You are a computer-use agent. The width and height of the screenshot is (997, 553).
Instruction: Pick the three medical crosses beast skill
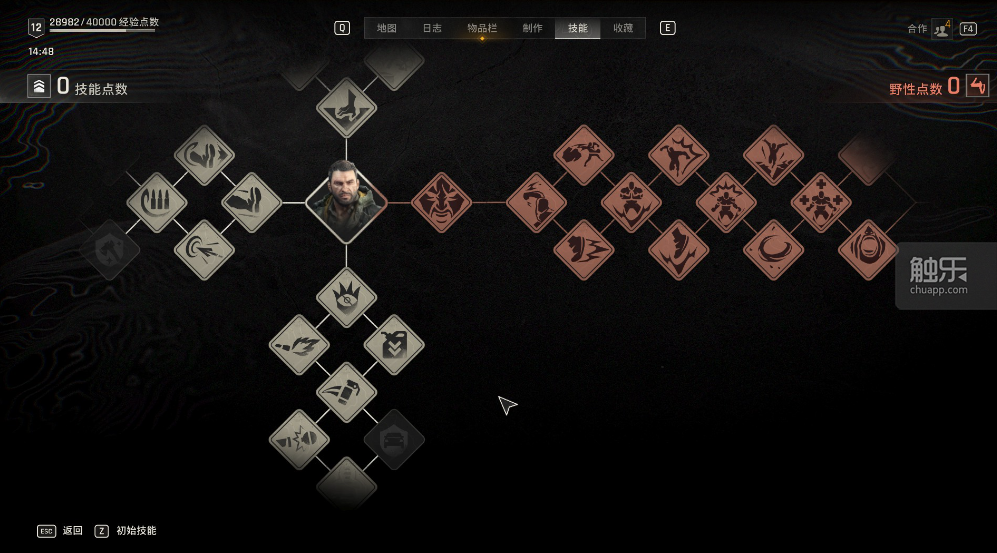tap(821, 202)
